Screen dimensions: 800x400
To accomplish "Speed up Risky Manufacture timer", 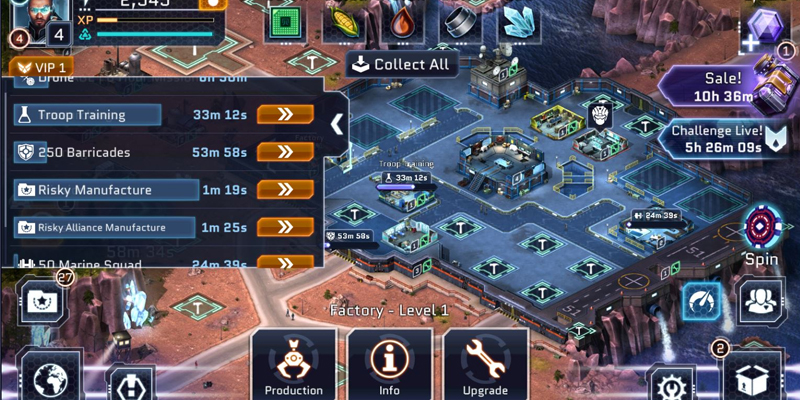I will 285,190.
